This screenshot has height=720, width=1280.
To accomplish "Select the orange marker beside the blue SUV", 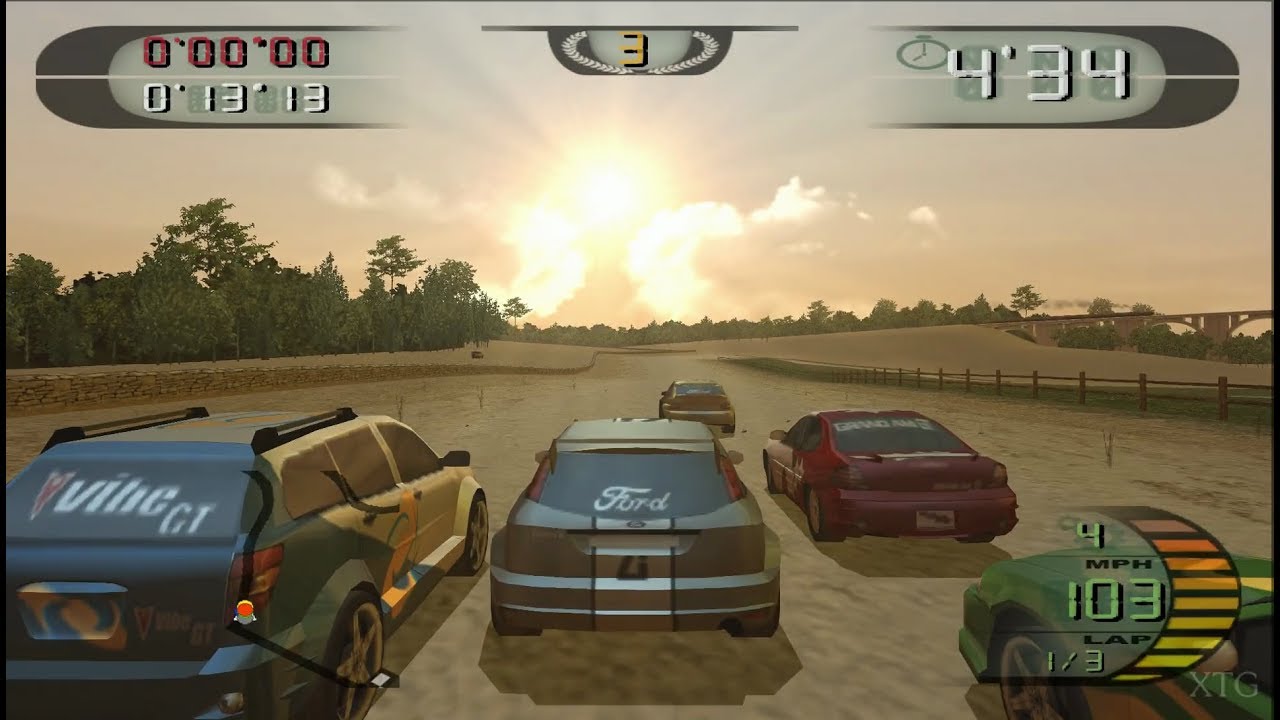I will [243, 614].
